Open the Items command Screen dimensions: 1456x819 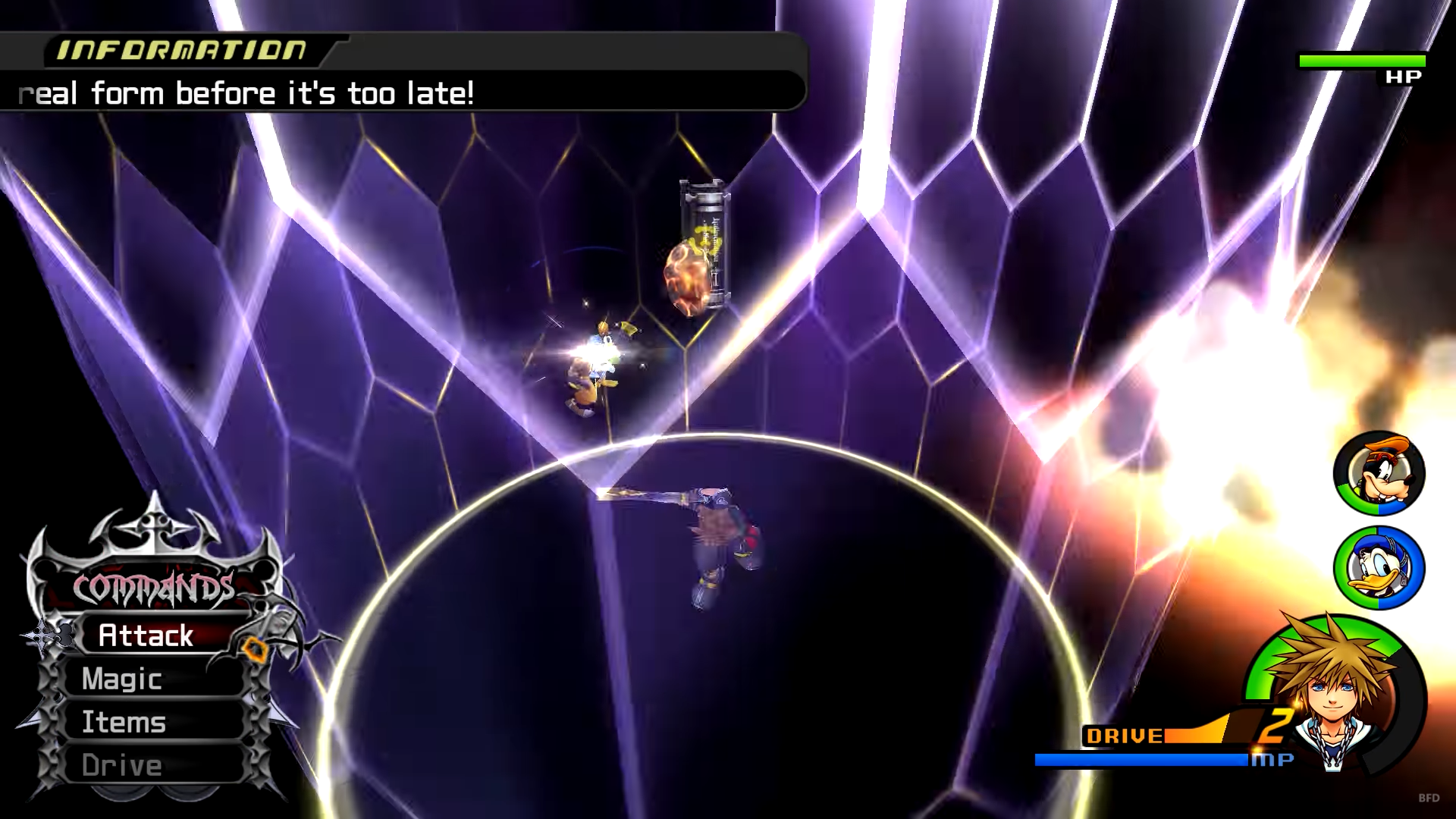pyautogui.click(x=124, y=722)
